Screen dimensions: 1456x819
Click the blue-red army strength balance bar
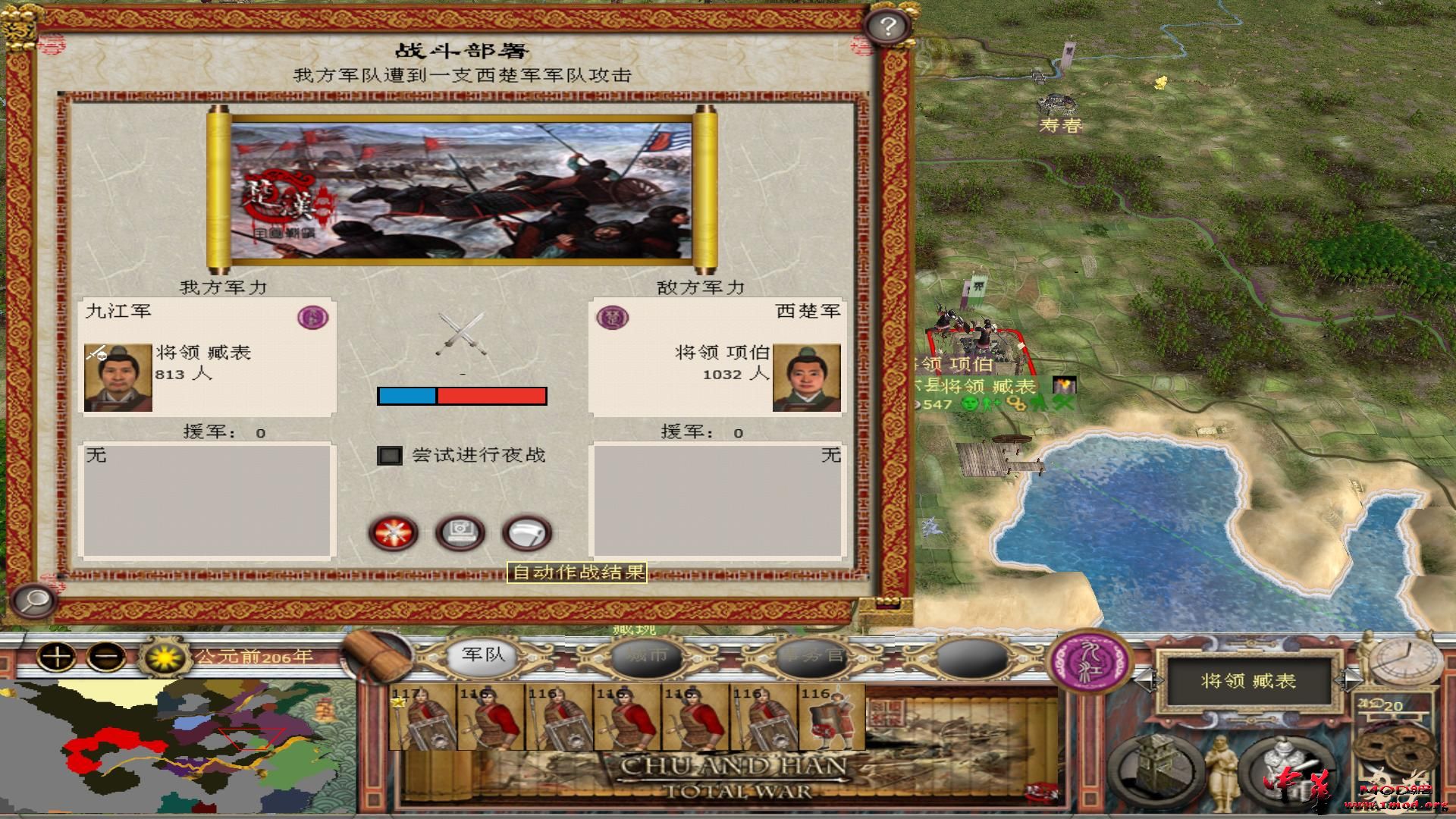tap(461, 395)
